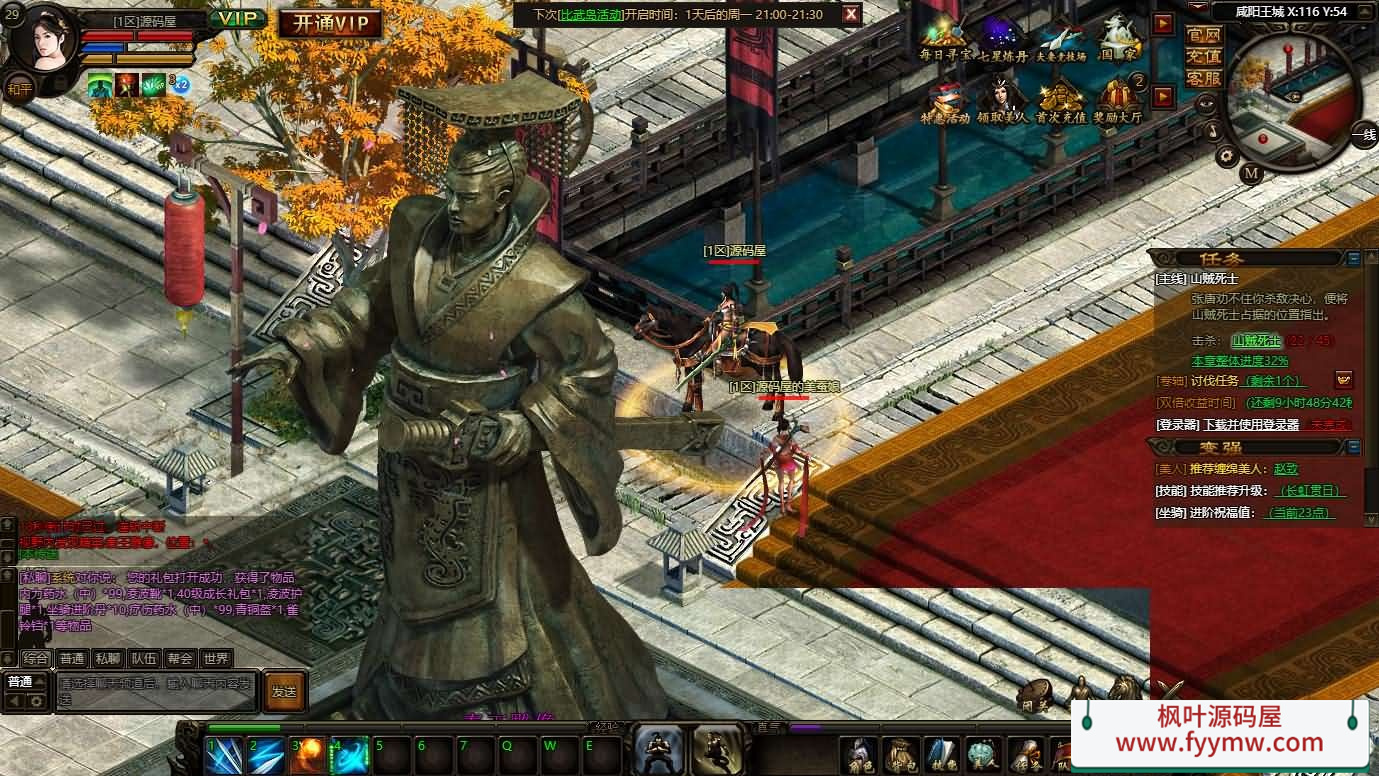Switch to the 私聊 chat tab
The image size is (1379, 776).
107,658
